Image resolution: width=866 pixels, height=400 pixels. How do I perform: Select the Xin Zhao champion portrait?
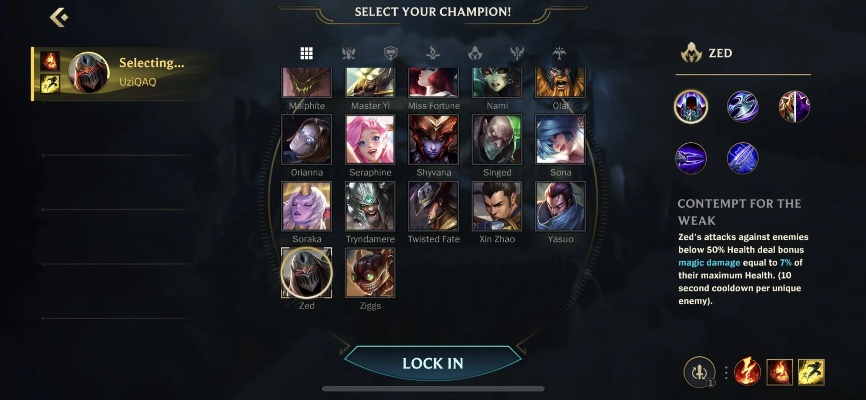point(497,206)
